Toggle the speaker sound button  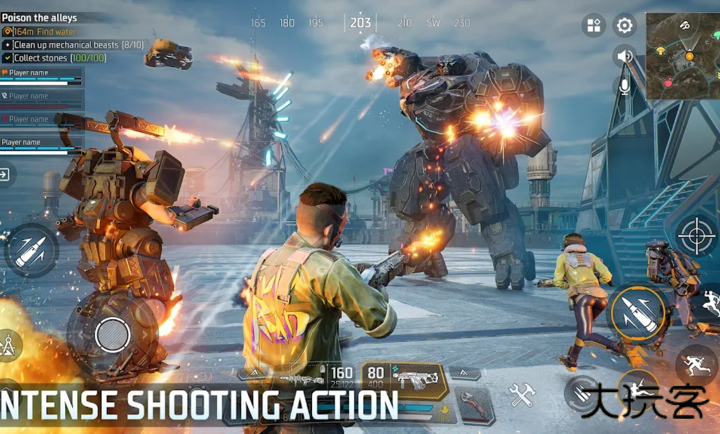(x=625, y=56)
